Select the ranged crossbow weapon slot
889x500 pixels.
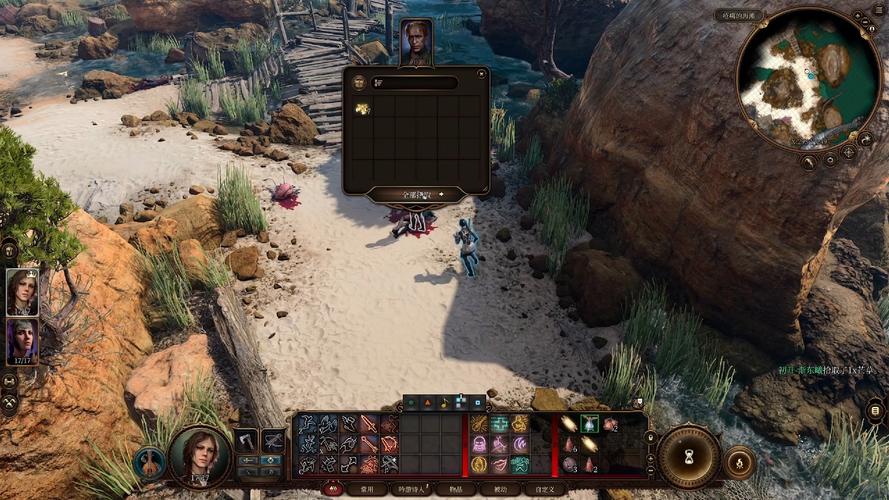(272, 440)
